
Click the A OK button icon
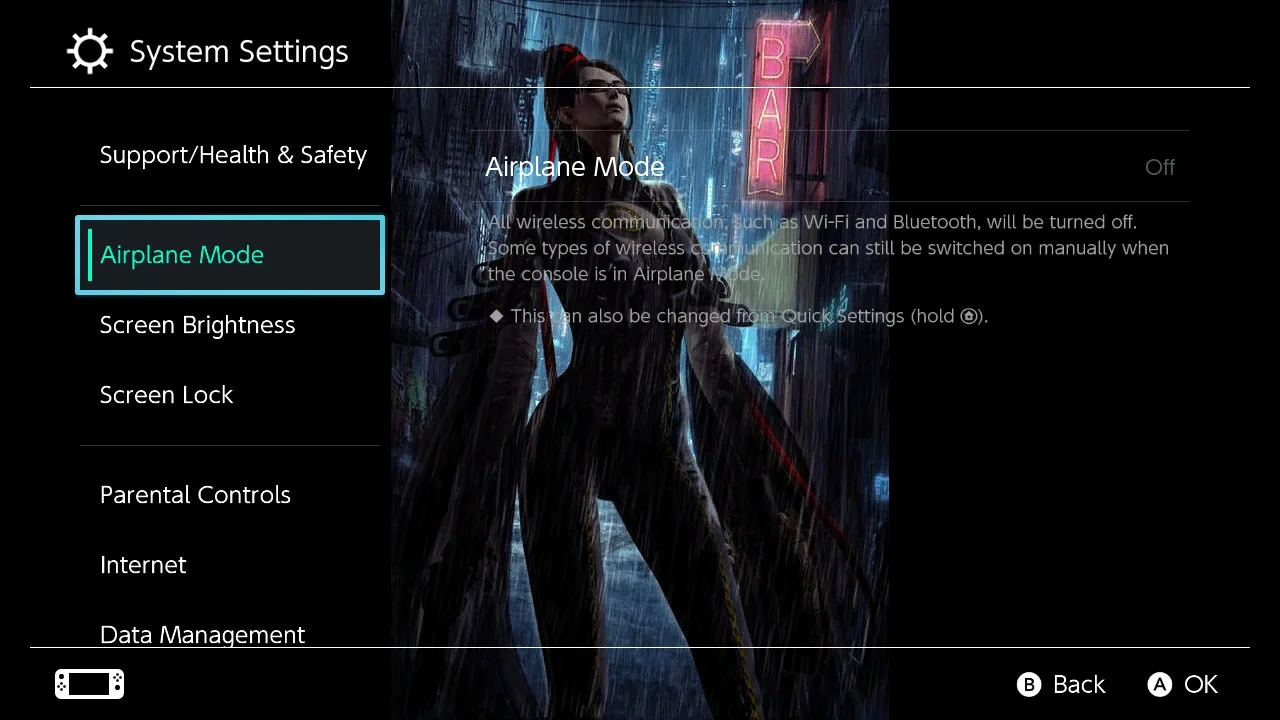point(1159,685)
